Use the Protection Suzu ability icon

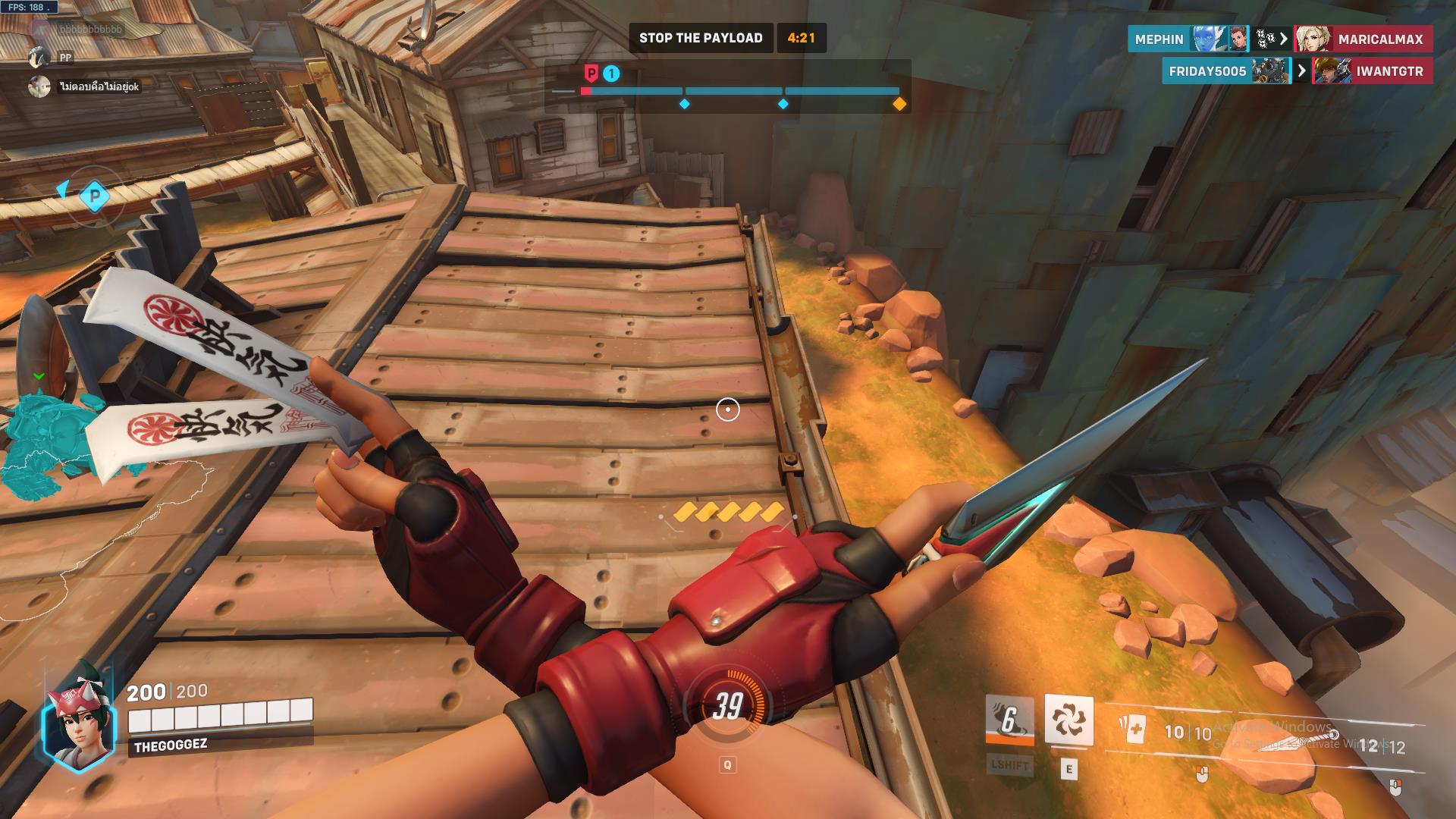[x=1068, y=720]
